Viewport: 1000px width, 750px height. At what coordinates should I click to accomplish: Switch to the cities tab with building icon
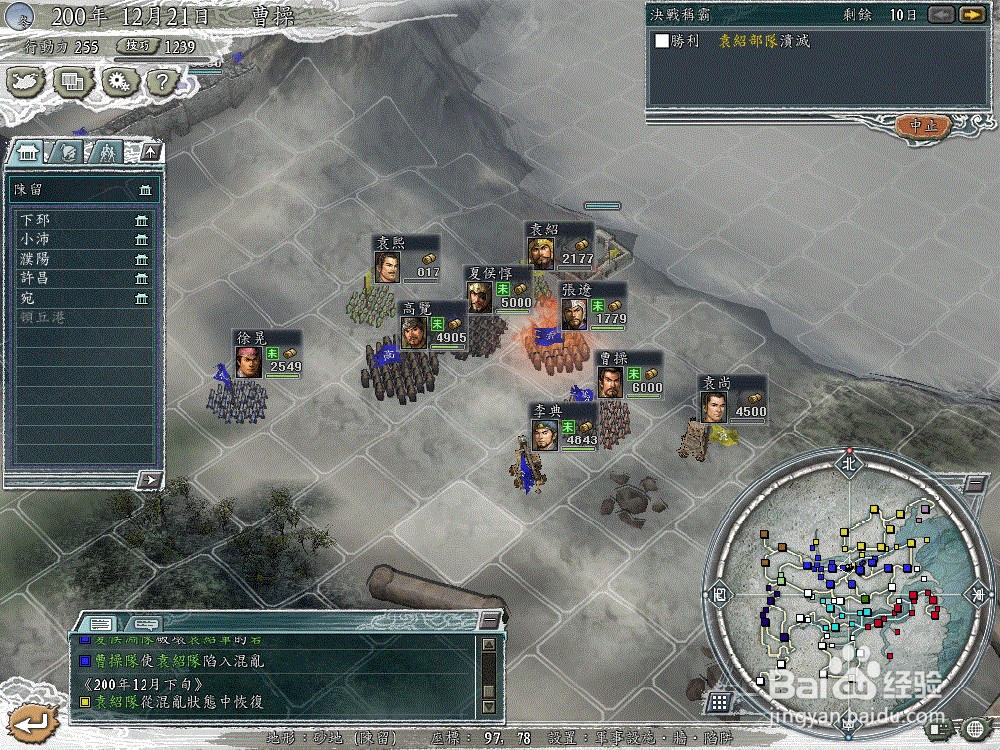coord(28,152)
